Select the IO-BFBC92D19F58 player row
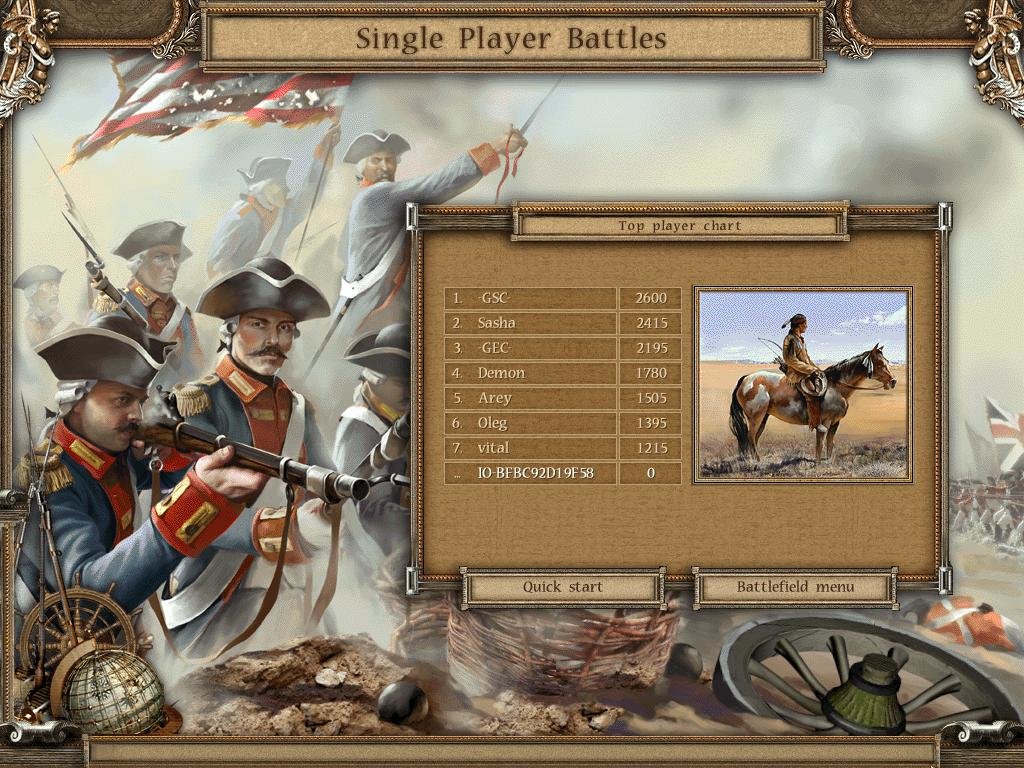 (530, 473)
